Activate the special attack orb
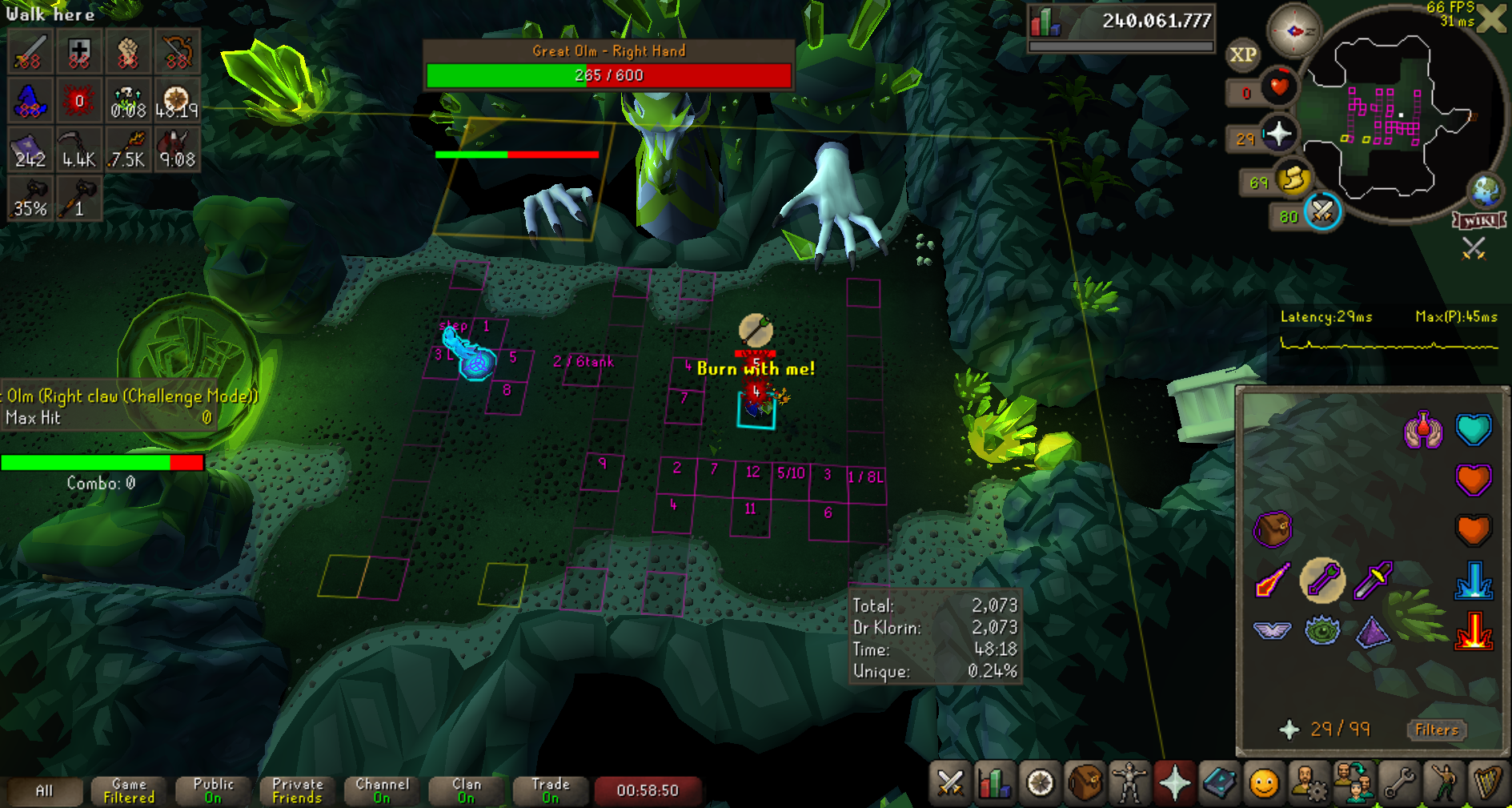This screenshot has width=1512, height=808. 1322,212
